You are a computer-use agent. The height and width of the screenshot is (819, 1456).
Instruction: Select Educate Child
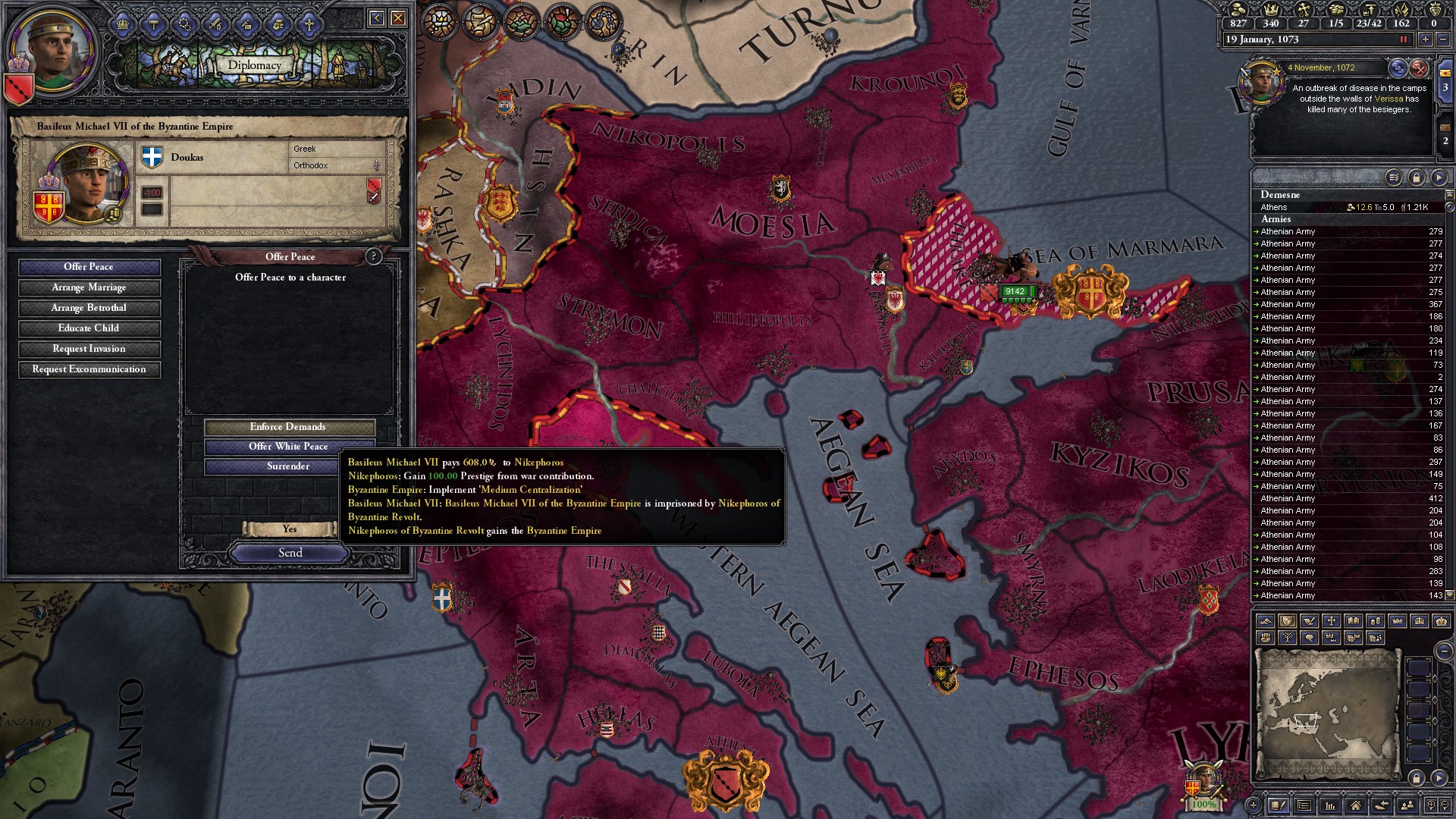click(89, 328)
